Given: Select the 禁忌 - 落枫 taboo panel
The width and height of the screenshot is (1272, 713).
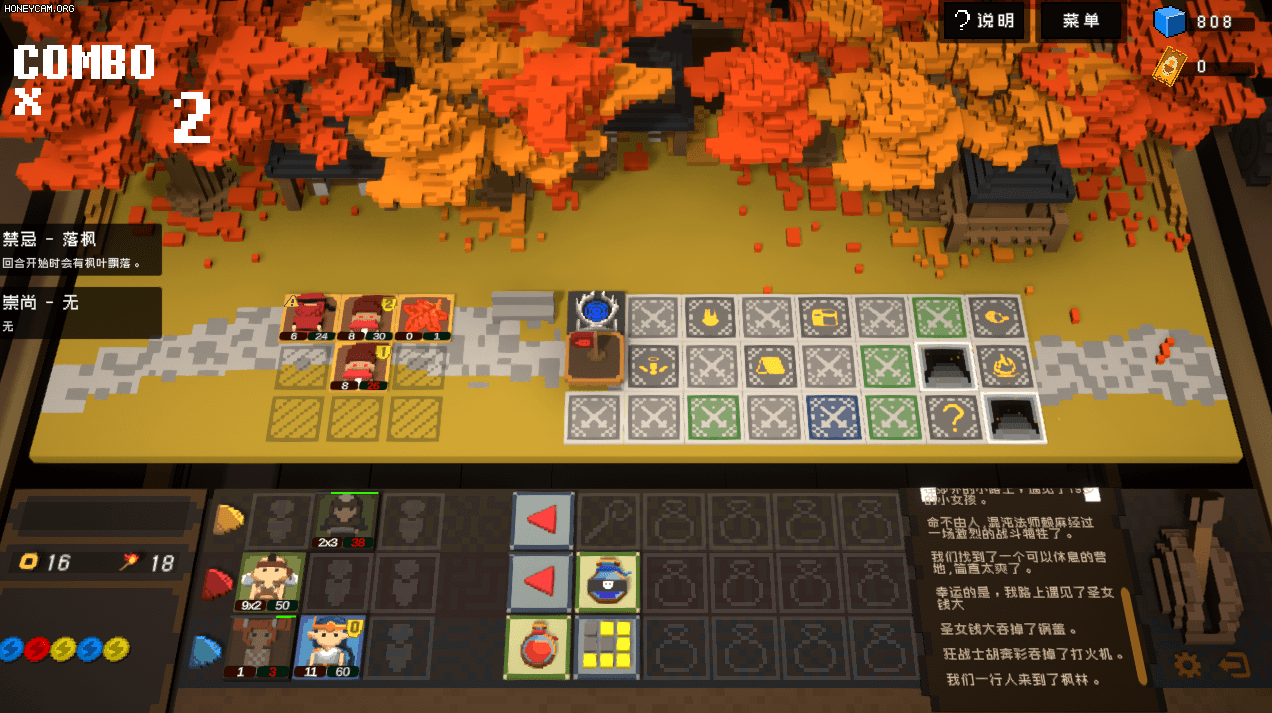Looking at the screenshot, I should pyautogui.click(x=80, y=250).
